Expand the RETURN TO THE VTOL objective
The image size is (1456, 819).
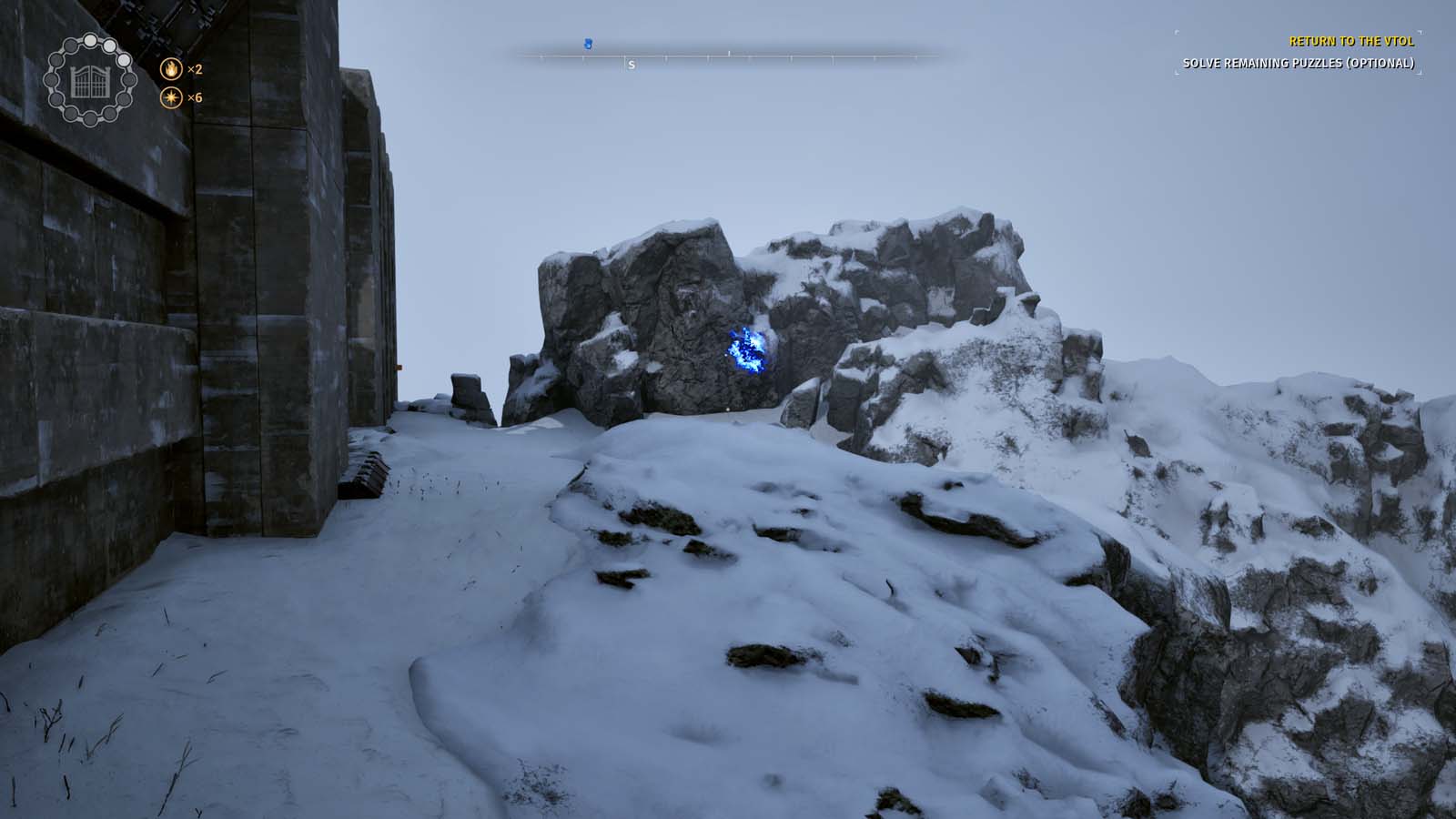coord(1352,41)
